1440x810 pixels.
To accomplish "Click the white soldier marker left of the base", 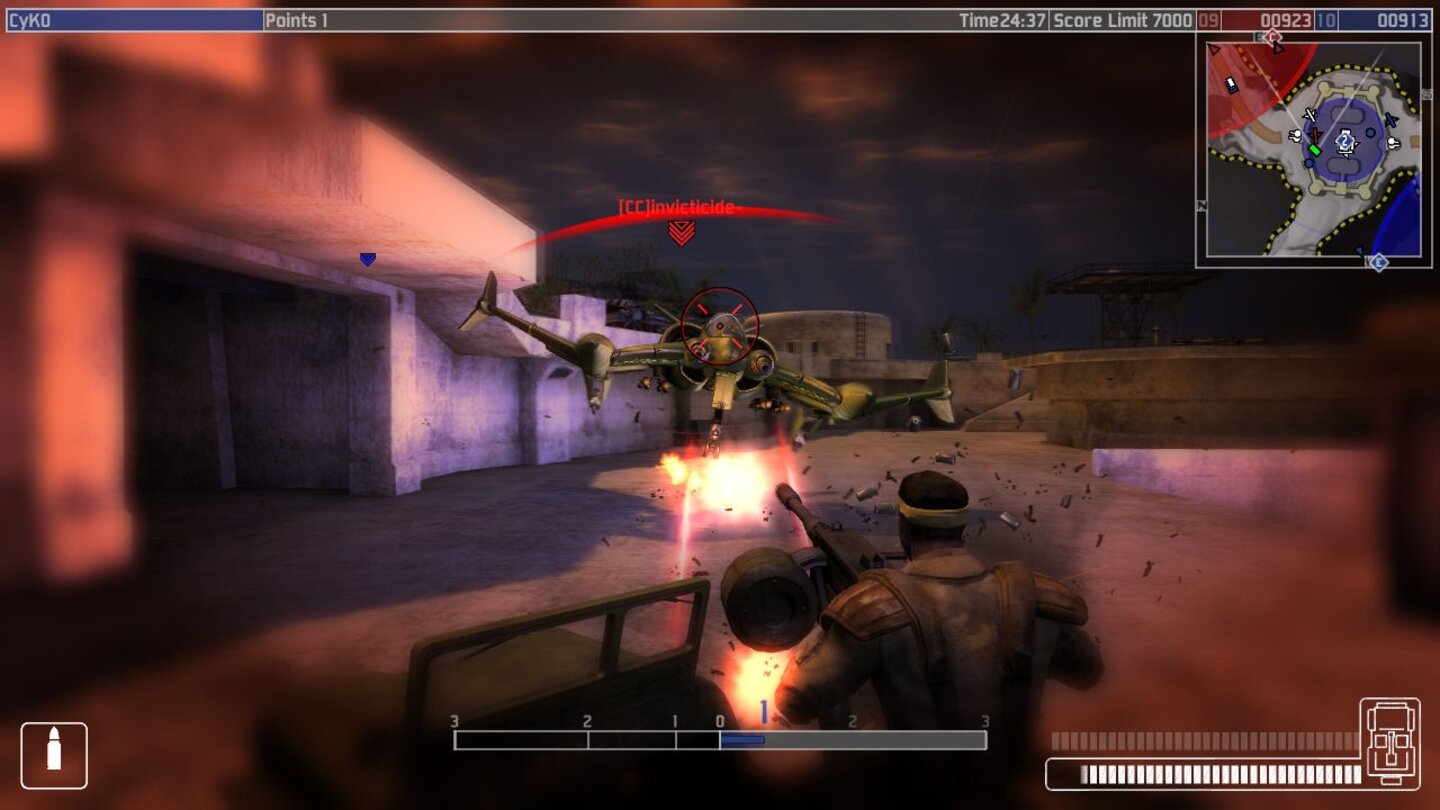I will point(1294,135).
